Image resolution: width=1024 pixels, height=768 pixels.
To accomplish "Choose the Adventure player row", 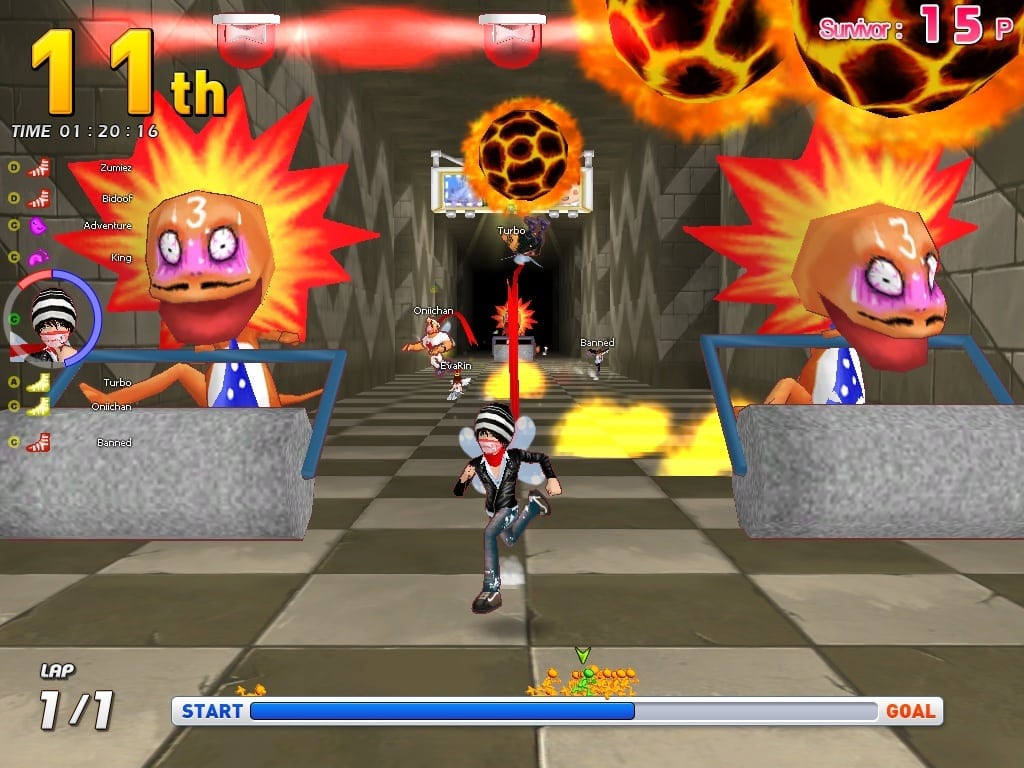I will [107, 226].
